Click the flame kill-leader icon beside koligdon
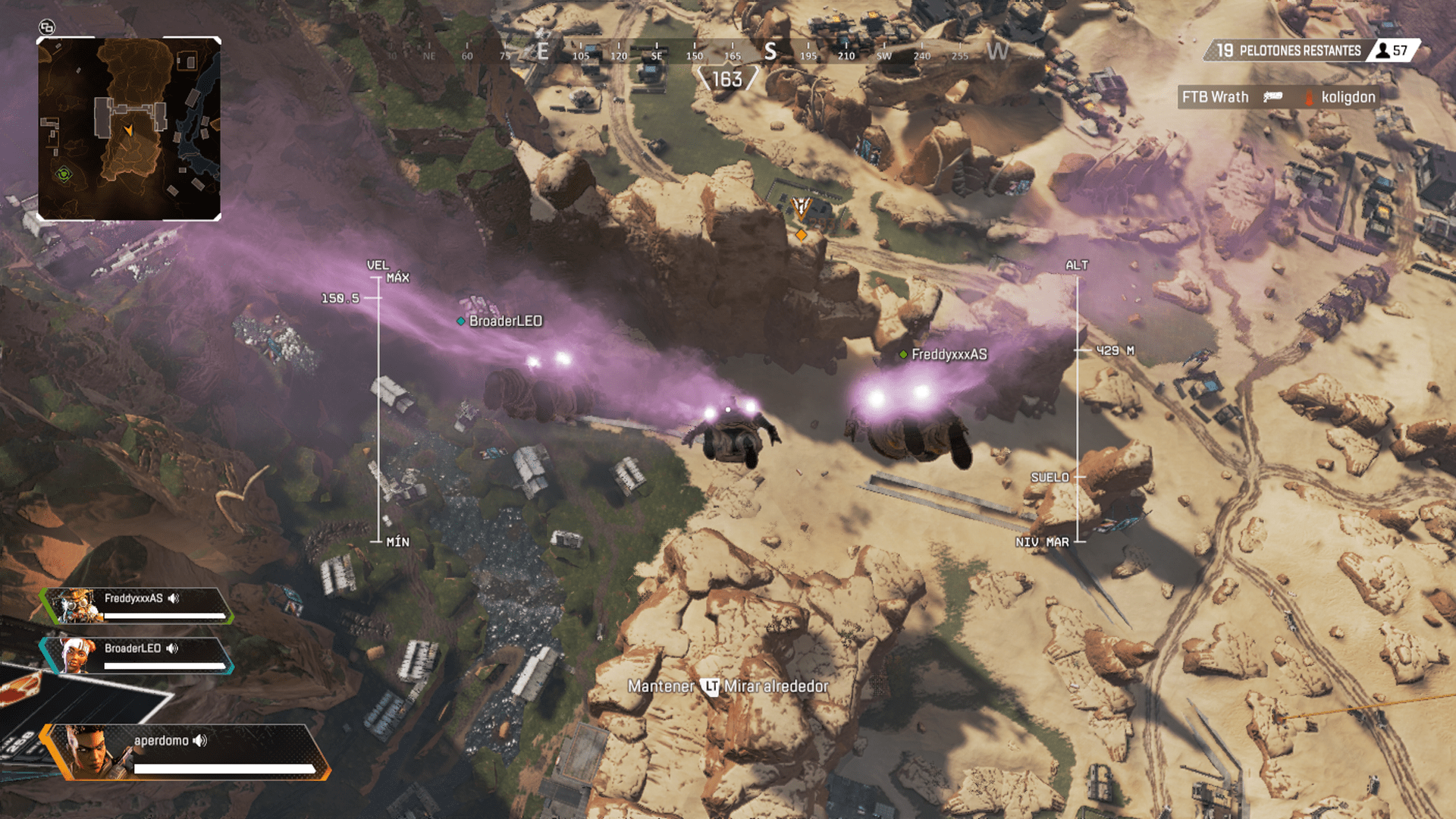The width and height of the screenshot is (1456, 819). tap(1307, 97)
